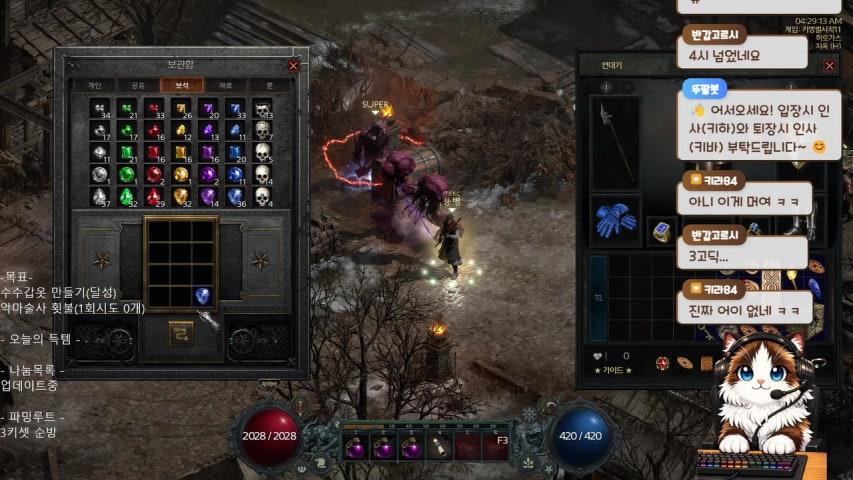Close the inventory panel

[829, 66]
